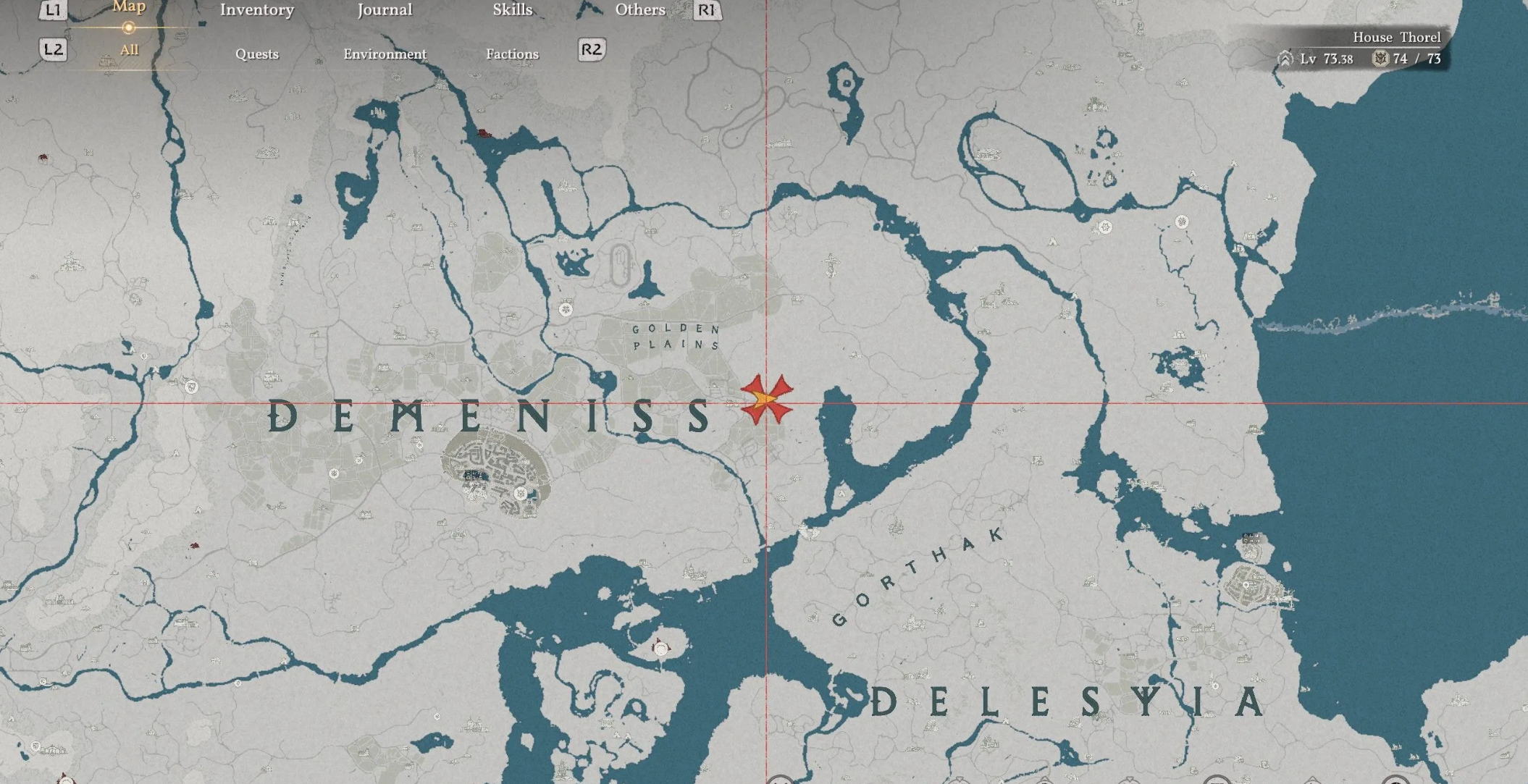Image resolution: width=1528 pixels, height=784 pixels.
Task: Open the Journal tab
Action: coord(385,10)
